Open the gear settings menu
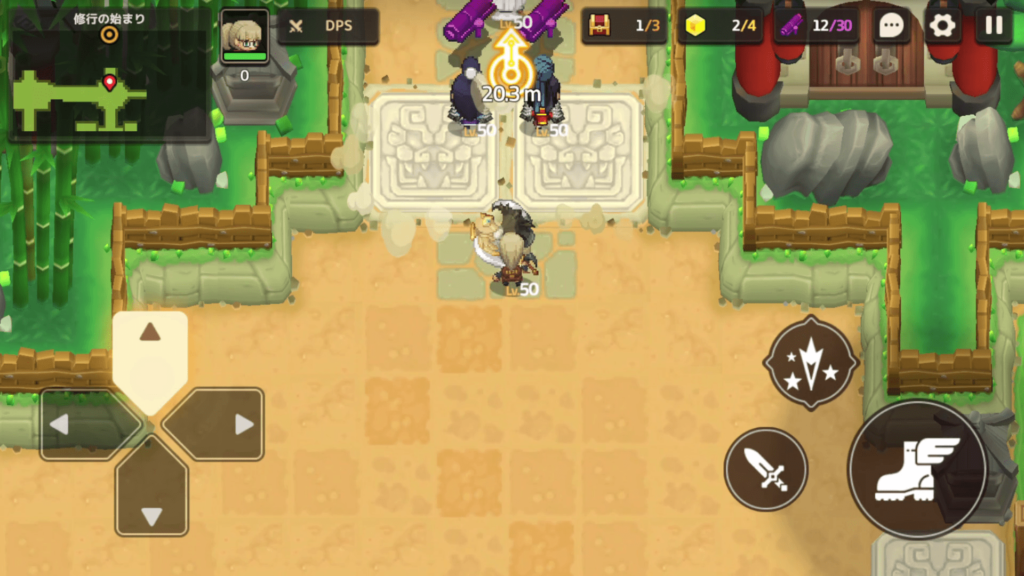1024x576 pixels. (942, 26)
